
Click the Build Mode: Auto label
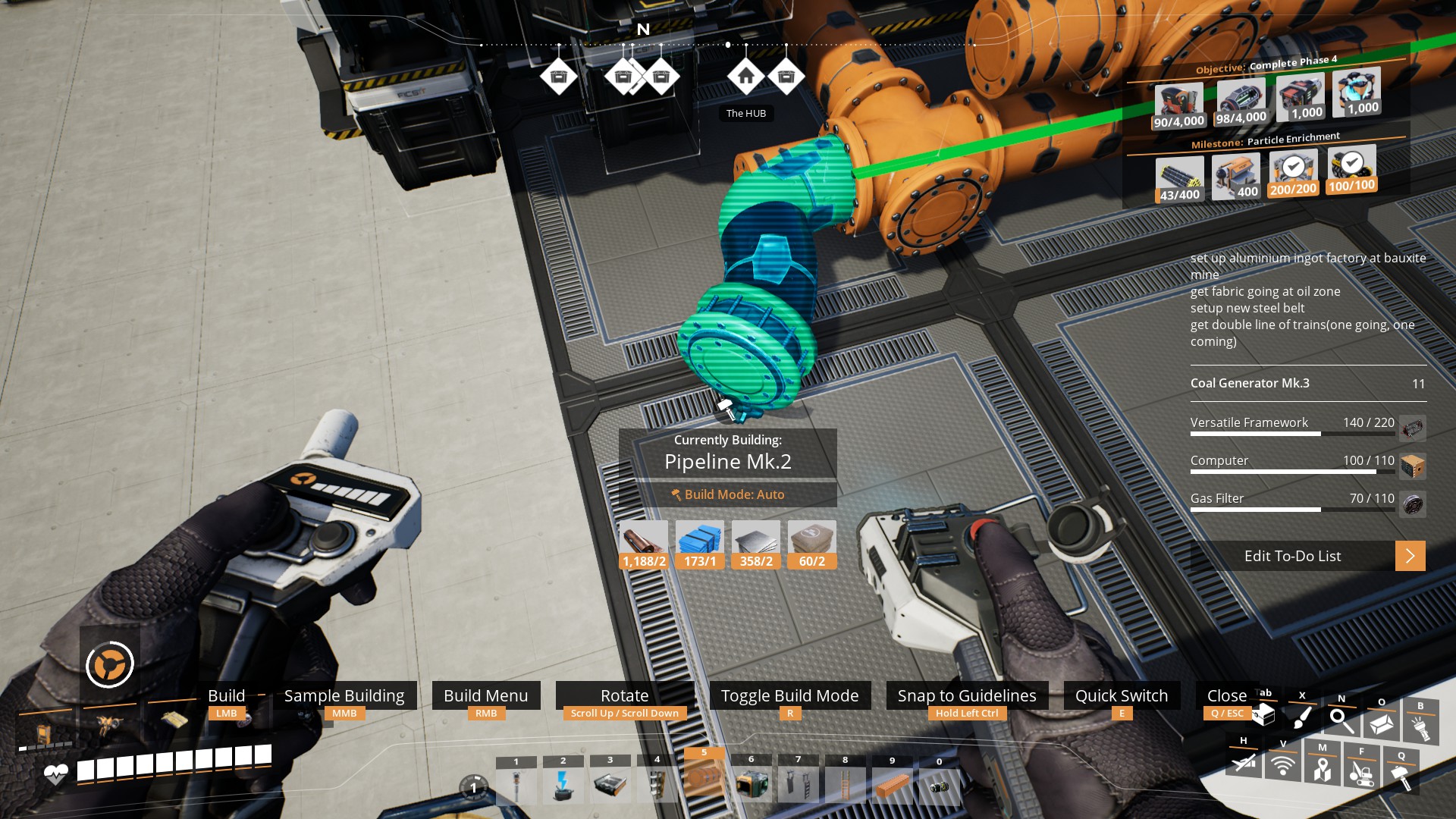click(727, 494)
